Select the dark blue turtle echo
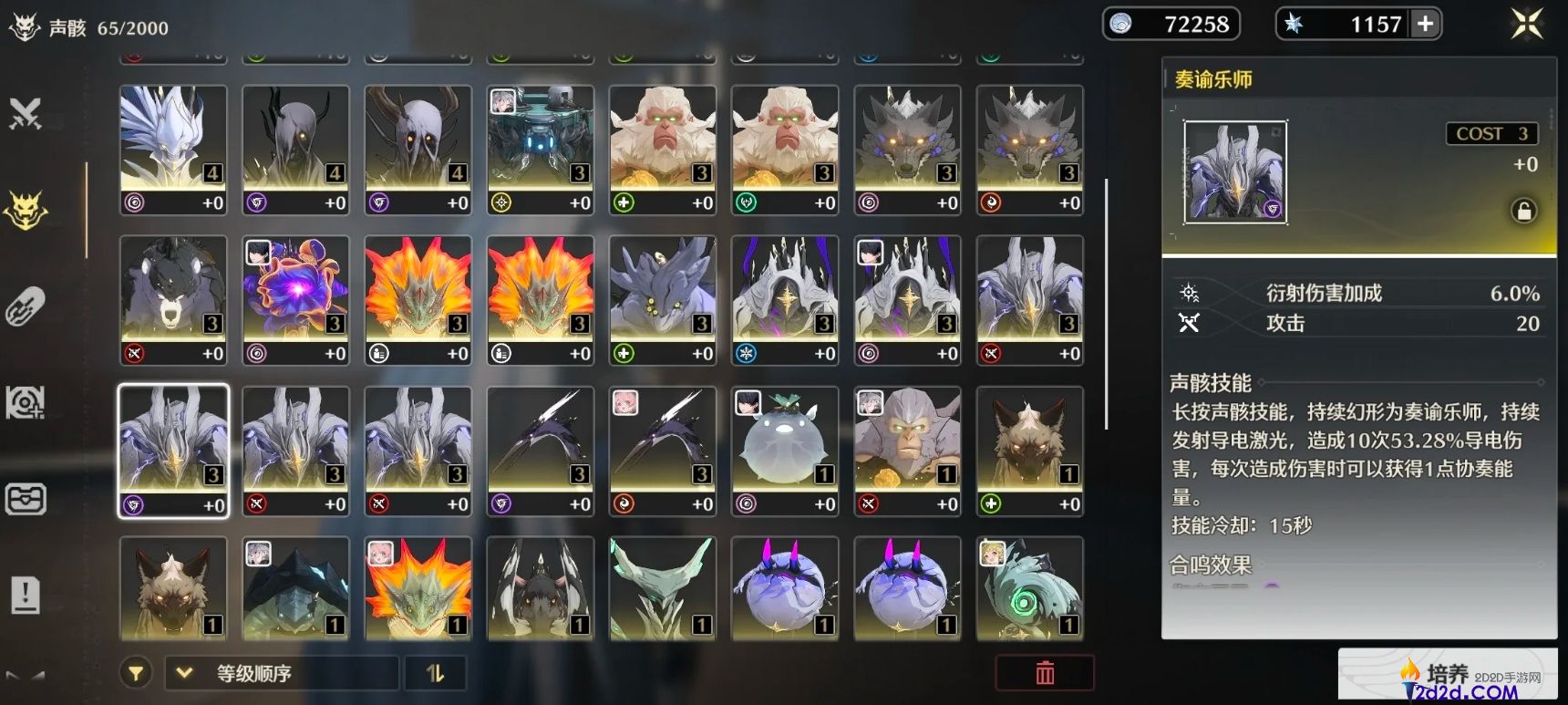 295,588
